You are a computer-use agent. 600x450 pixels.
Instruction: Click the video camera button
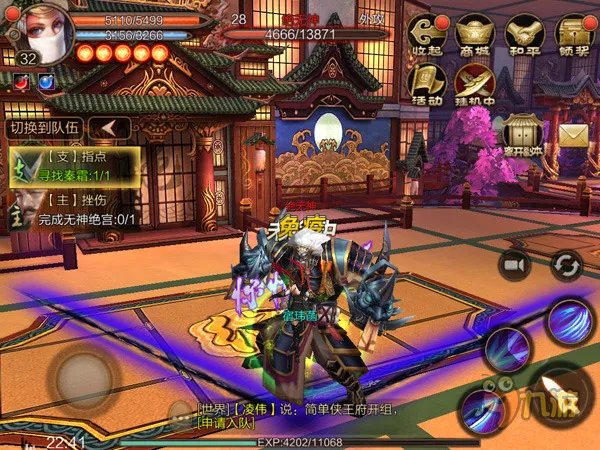(516, 264)
